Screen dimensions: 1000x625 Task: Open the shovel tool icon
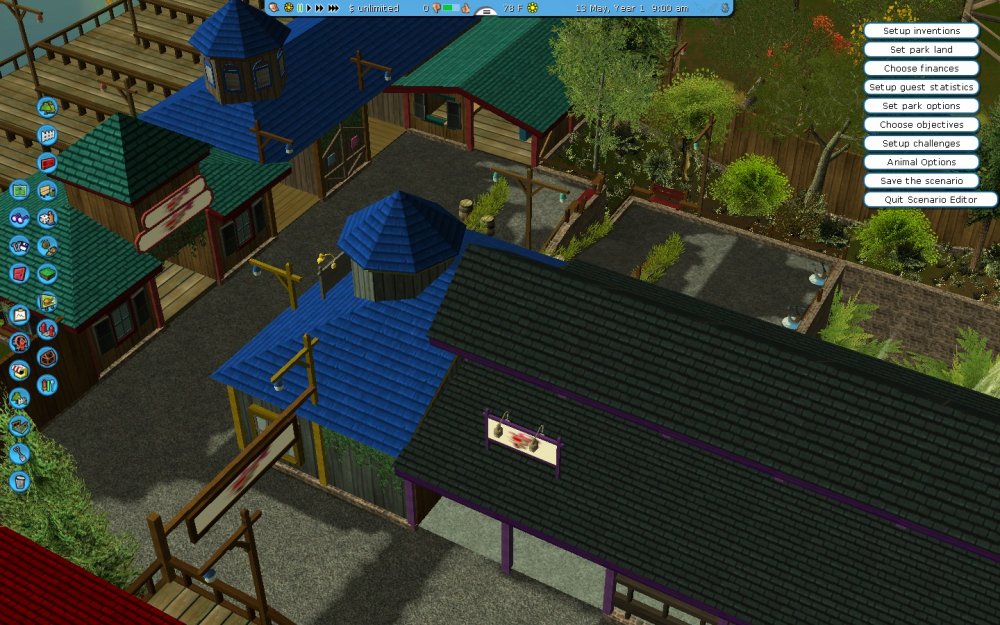[20, 454]
